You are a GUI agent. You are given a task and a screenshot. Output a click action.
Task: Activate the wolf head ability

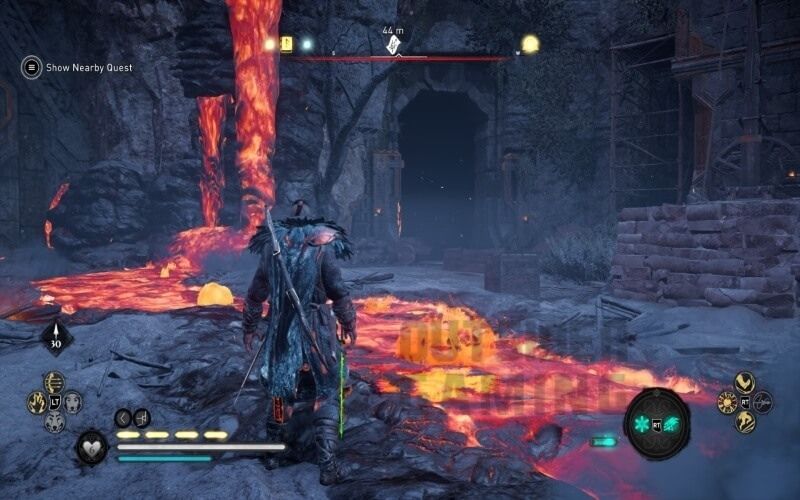pos(54,421)
